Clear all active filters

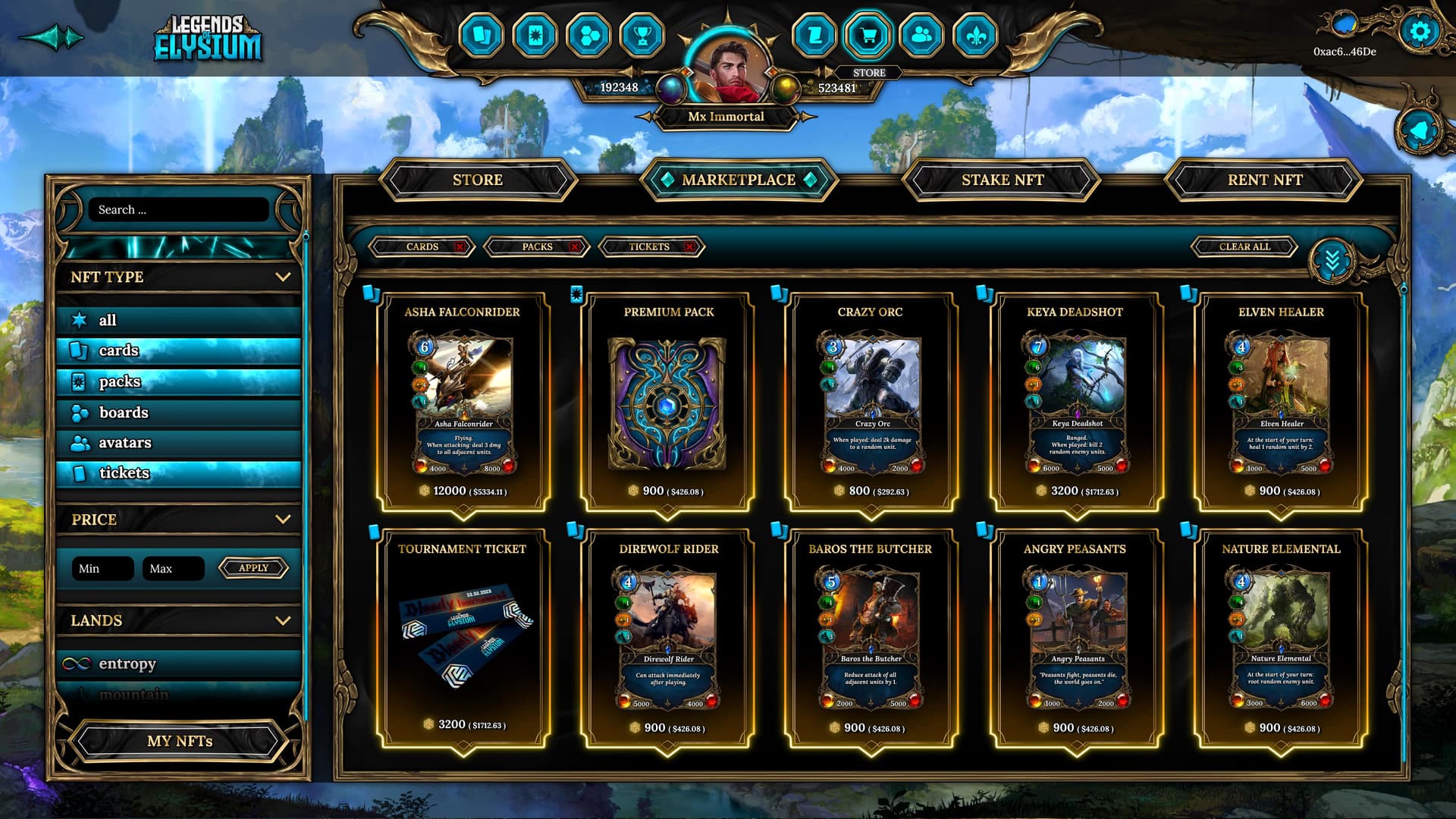[x=1244, y=247]
